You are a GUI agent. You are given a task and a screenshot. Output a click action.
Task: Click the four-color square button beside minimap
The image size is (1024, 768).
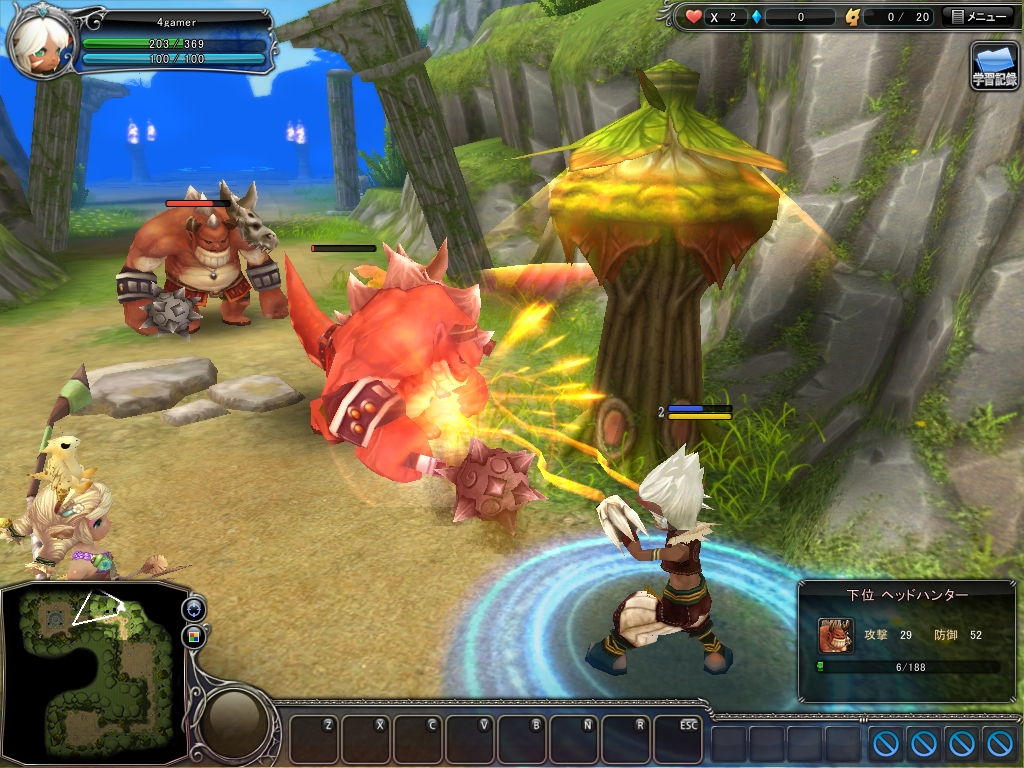pyautogui.click(x=194, y=636)
